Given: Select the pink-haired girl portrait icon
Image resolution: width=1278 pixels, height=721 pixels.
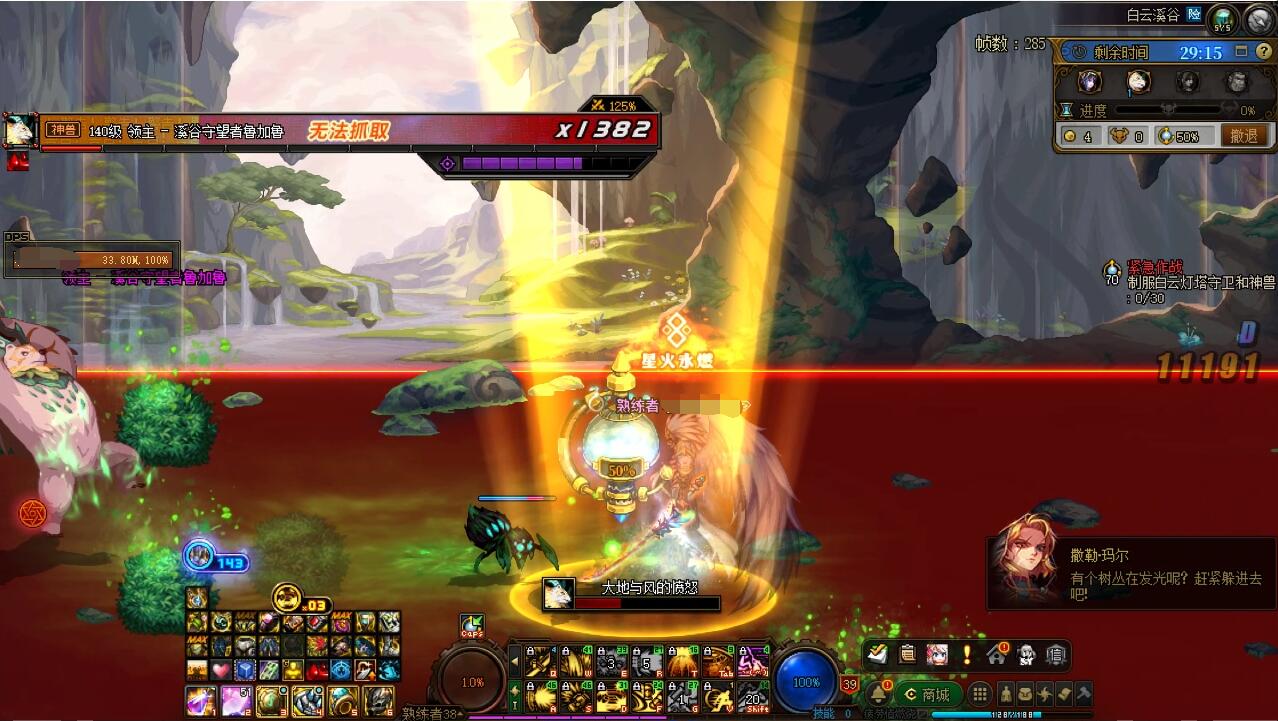Looking at the screenshot, I should click(937, 655).
